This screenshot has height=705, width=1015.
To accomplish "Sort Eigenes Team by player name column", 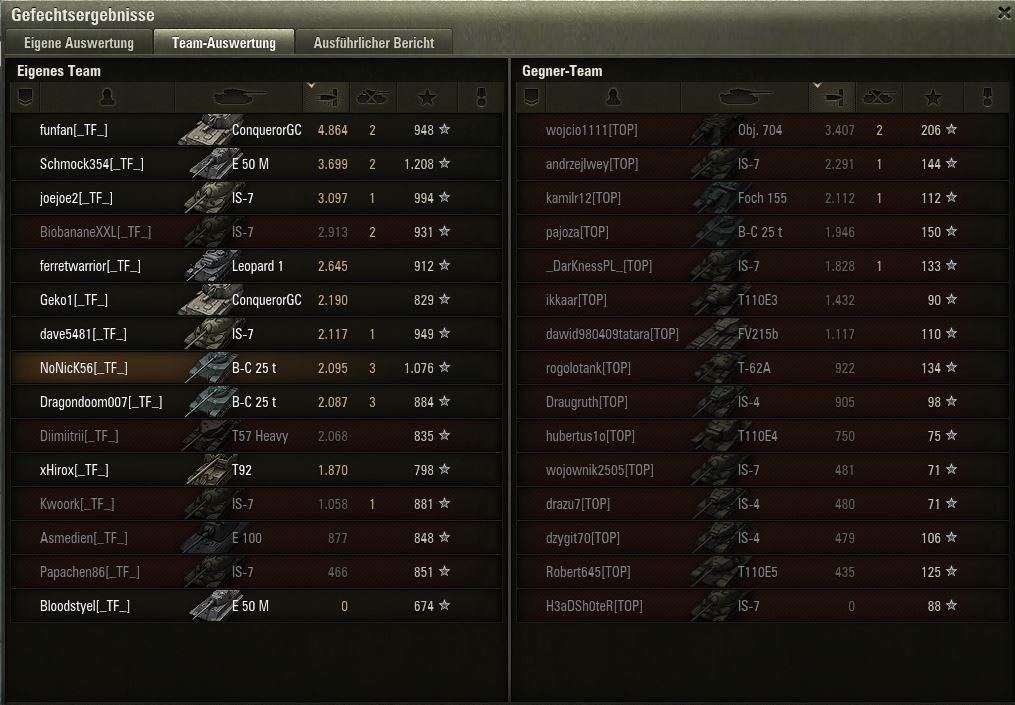I will (108, 97).
